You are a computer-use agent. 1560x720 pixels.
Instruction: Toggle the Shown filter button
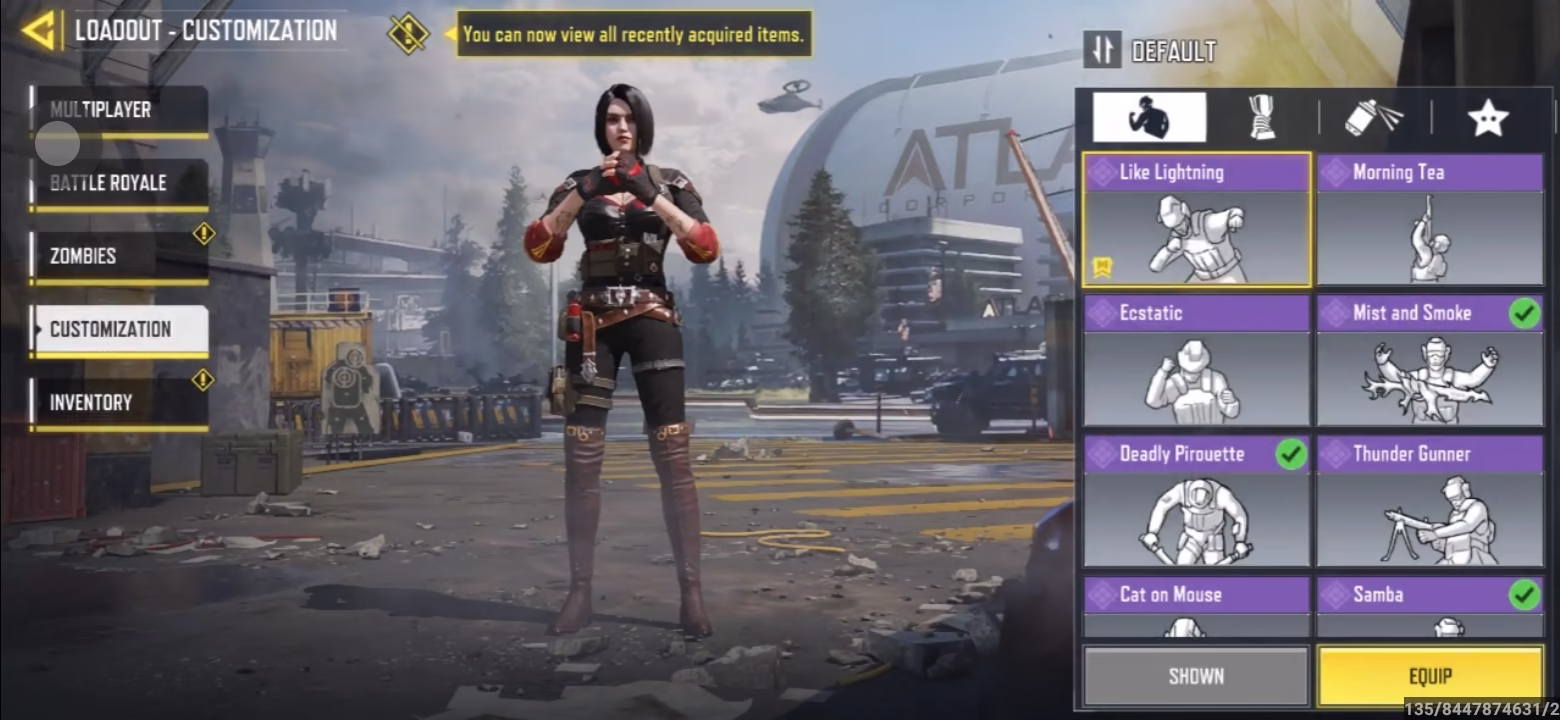pos(1196,677)
